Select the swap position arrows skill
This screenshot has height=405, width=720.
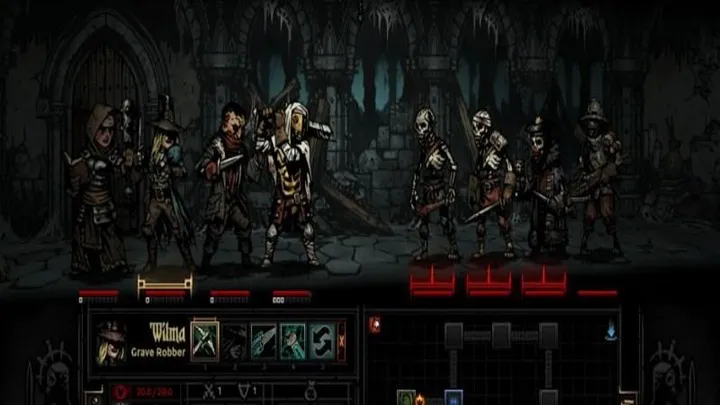(x=321, y=339)
